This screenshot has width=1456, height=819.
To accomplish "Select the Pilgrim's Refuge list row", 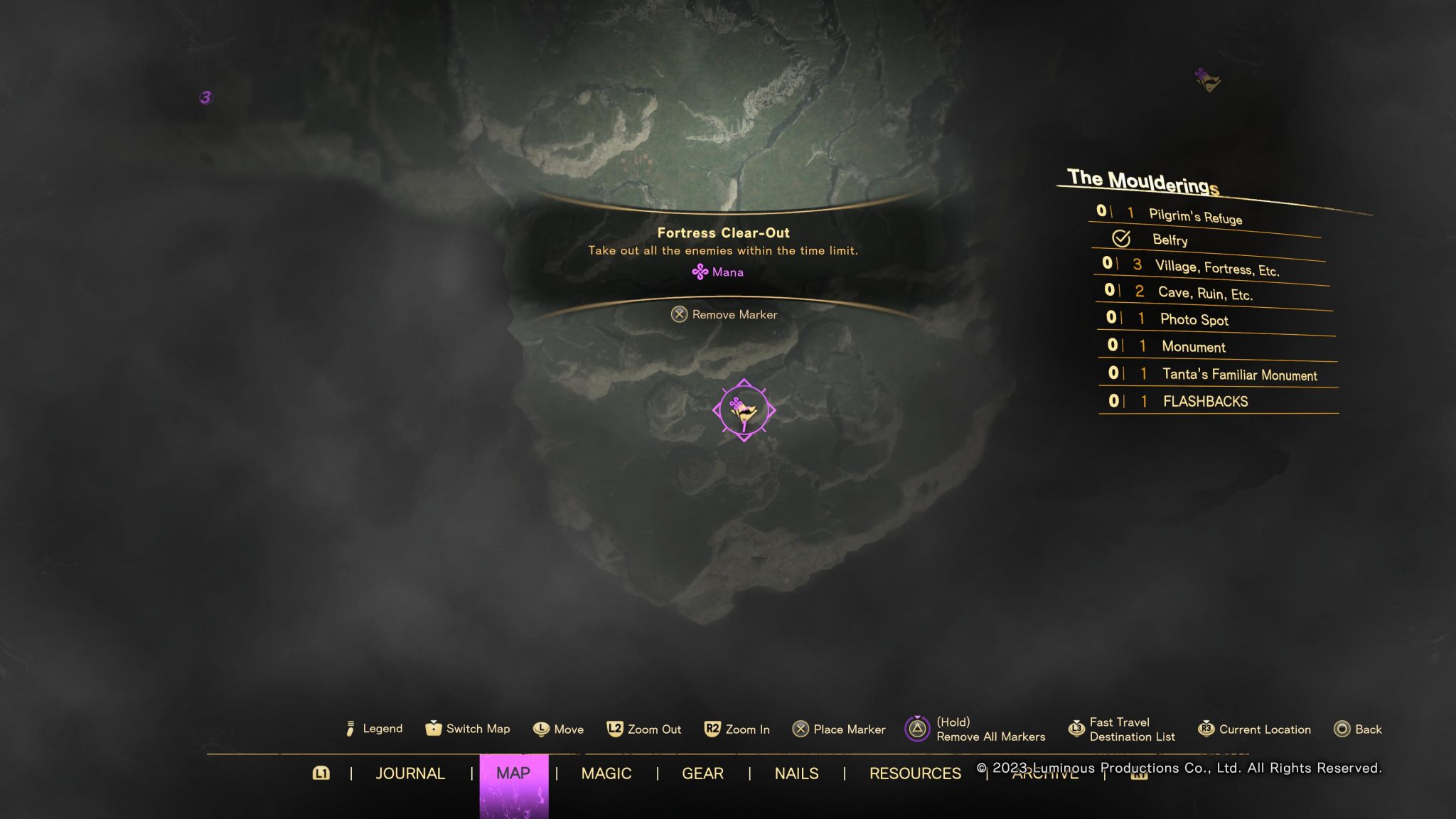I will point(1194,216).
